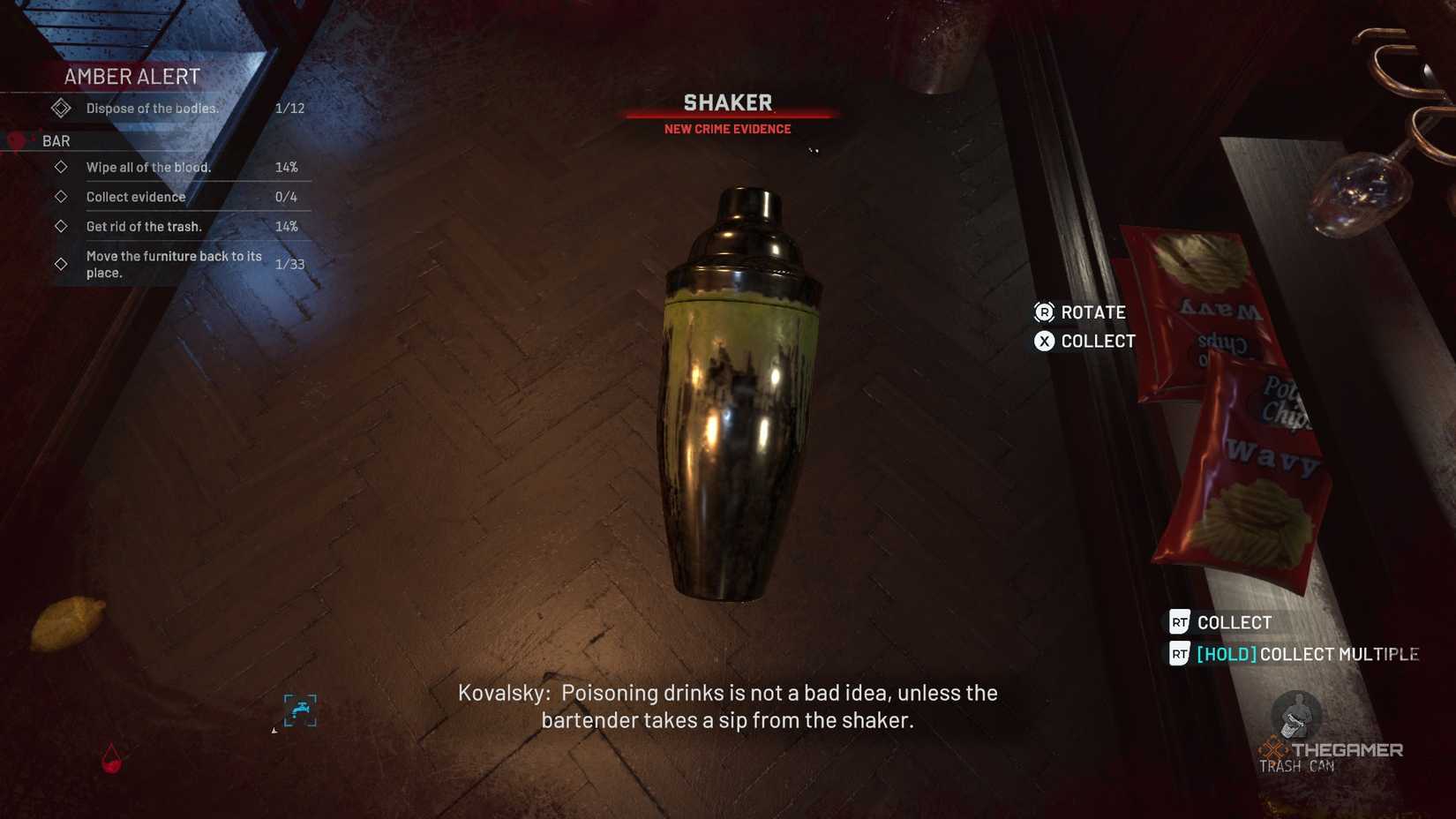Viewport: 1456px width, 819px height.
Task: Click the 14% blood cleanup progress indicator
Action: 288,166
